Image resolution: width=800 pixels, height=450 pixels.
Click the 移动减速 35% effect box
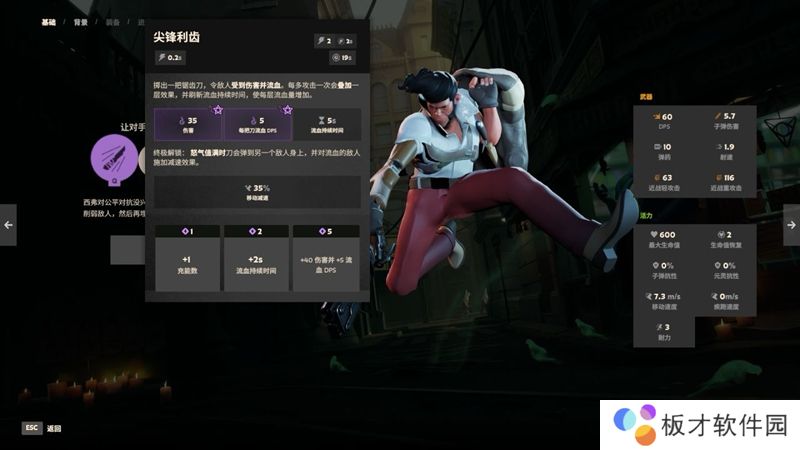[257, 192]
